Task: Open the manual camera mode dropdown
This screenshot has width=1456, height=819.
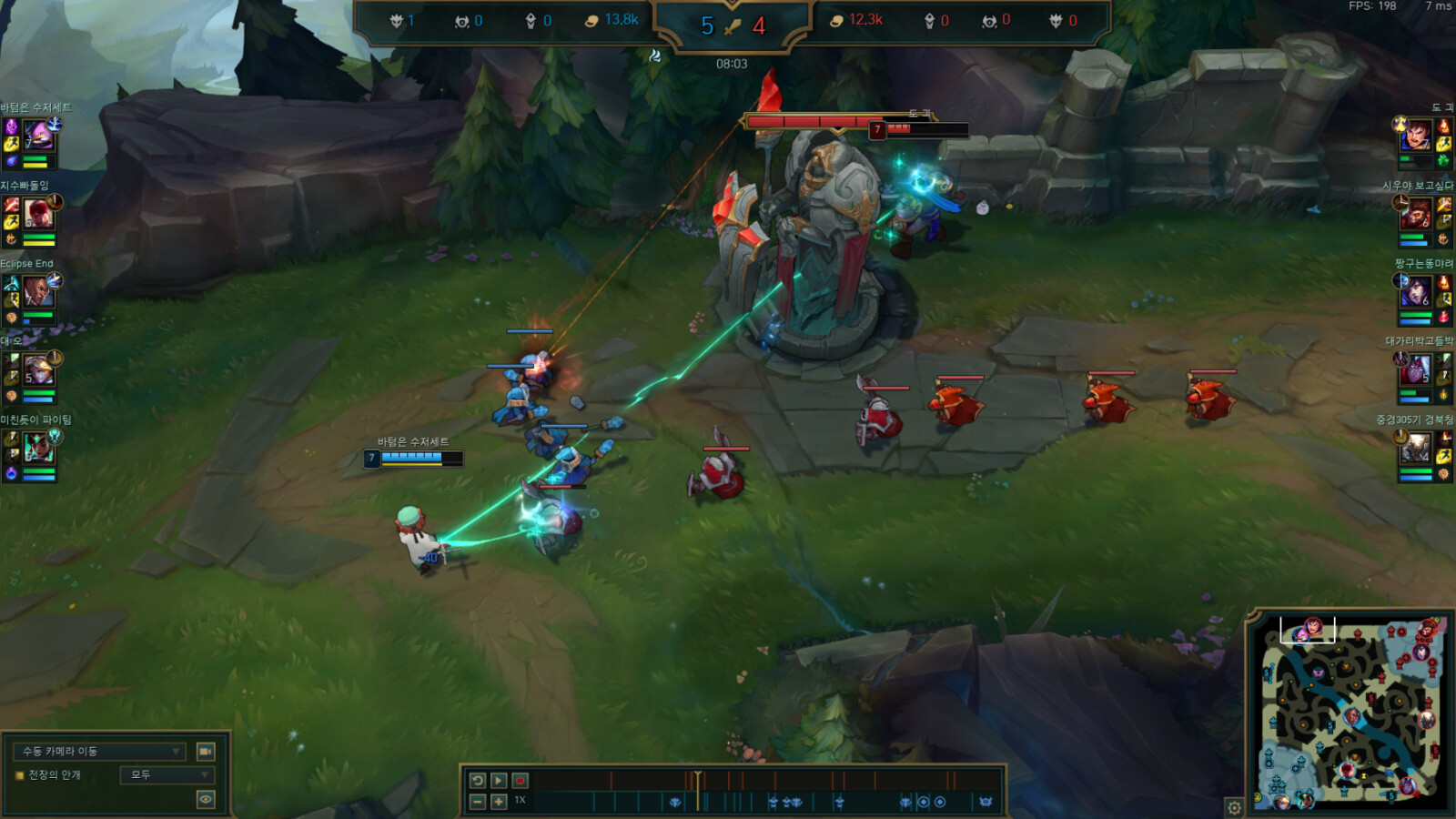Action: 100,752
